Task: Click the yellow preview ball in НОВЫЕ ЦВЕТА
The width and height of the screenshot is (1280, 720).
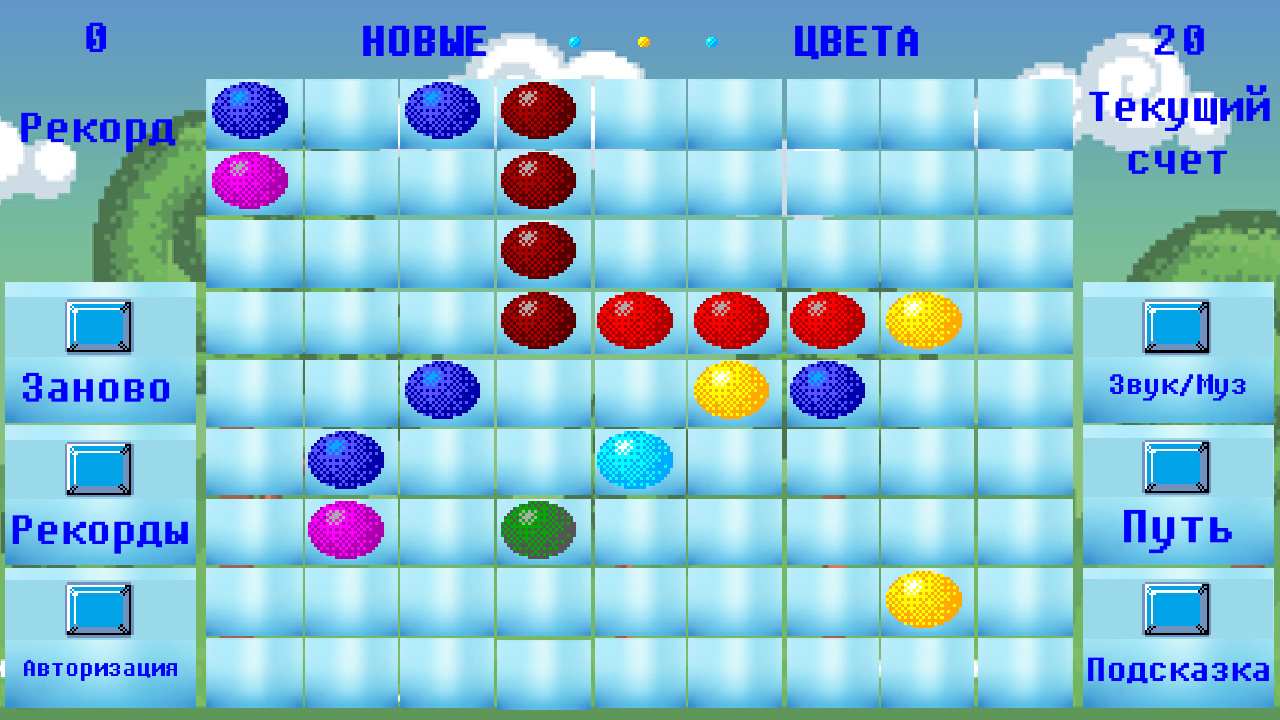Action: [644, 43]
